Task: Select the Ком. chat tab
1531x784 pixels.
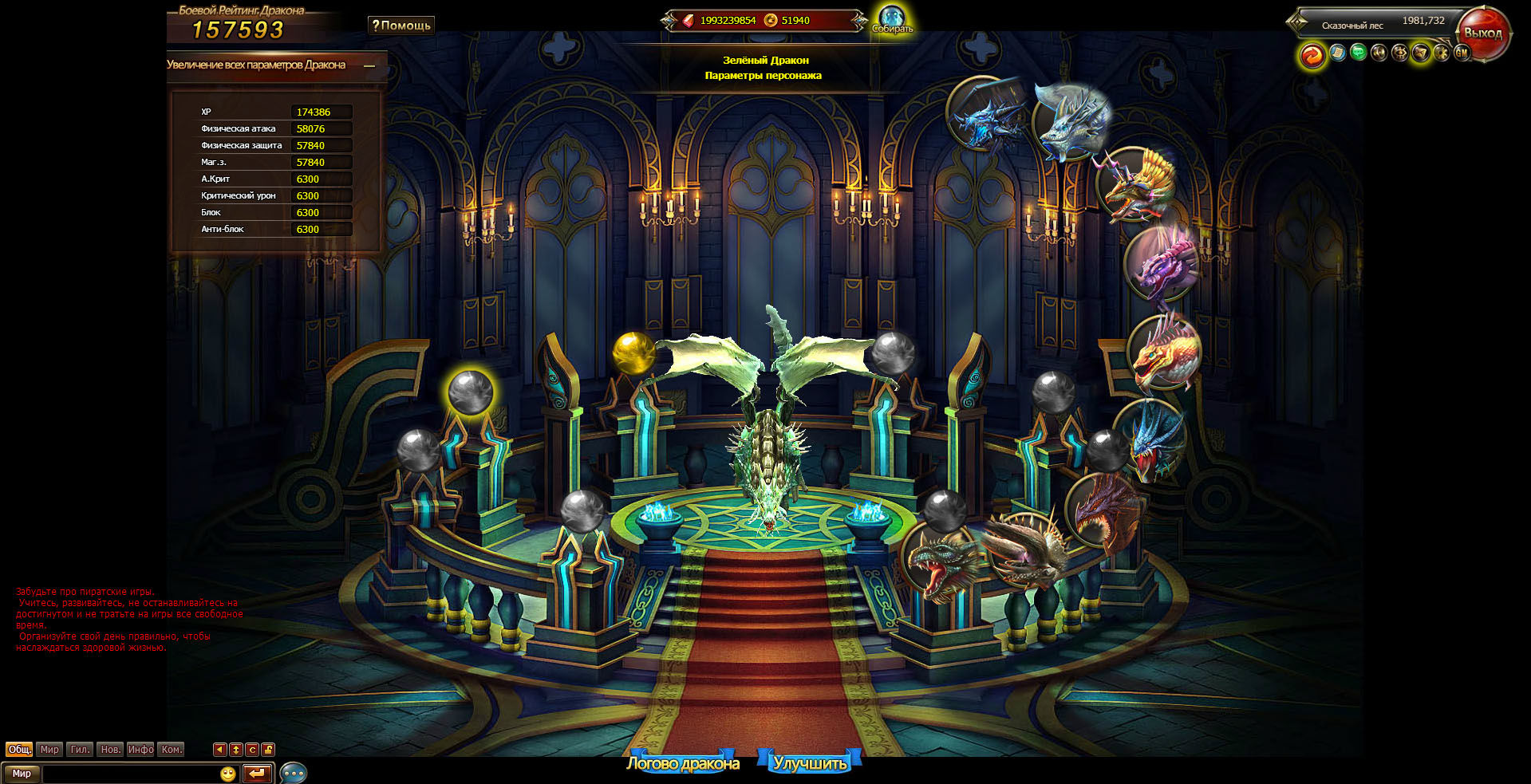Action: 172,750
